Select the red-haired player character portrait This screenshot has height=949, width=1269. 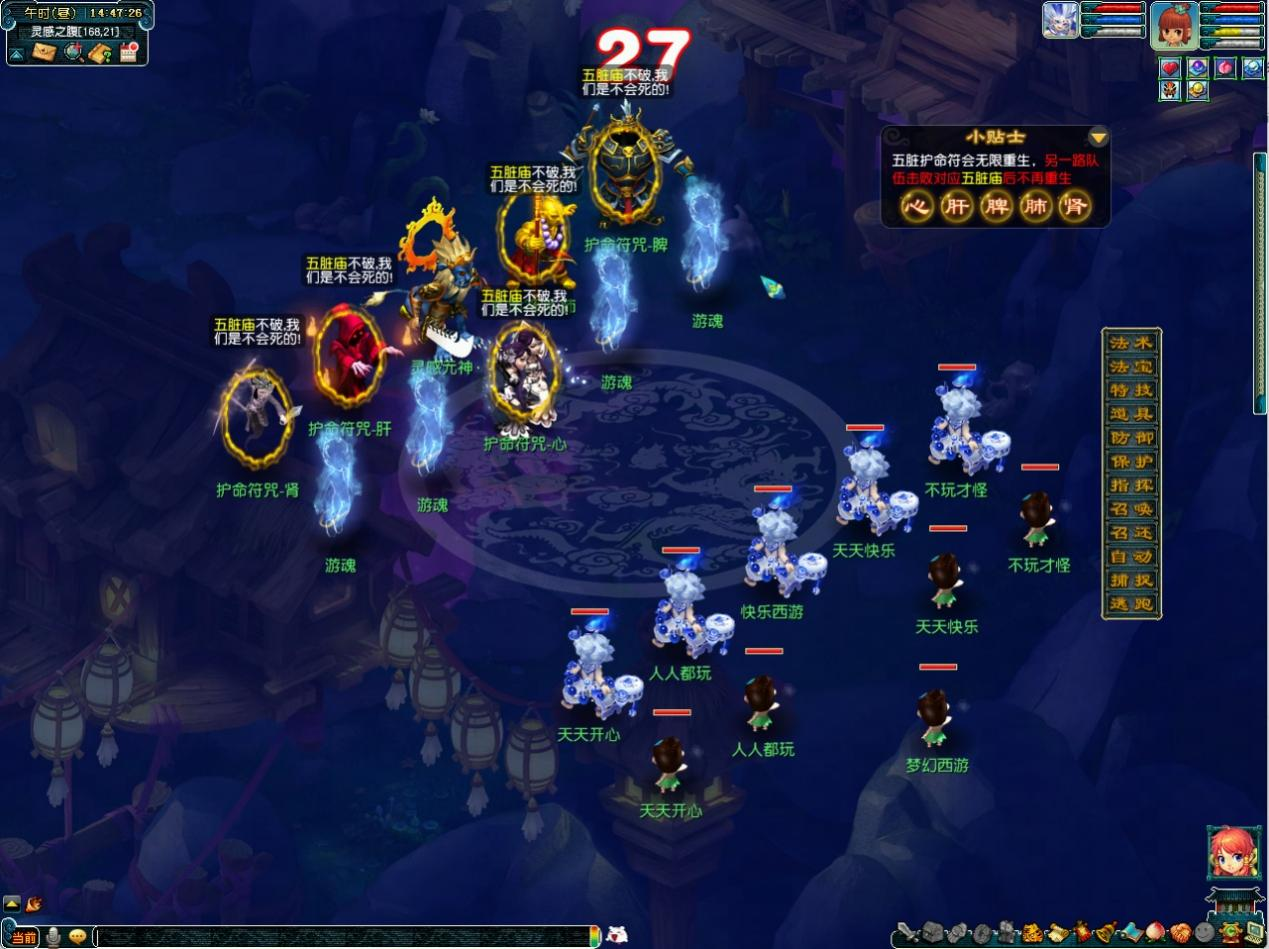[1174, 26]
